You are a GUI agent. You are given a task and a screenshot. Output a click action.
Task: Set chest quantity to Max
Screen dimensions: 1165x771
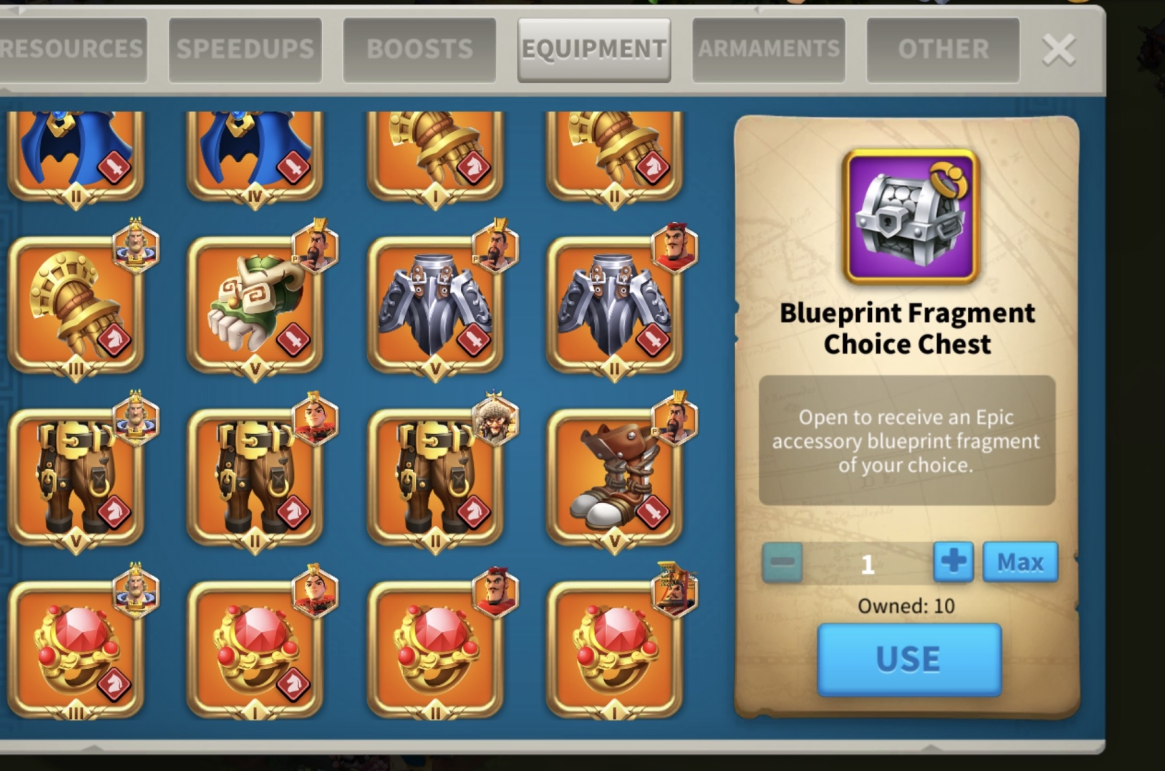pos(1019,562)
